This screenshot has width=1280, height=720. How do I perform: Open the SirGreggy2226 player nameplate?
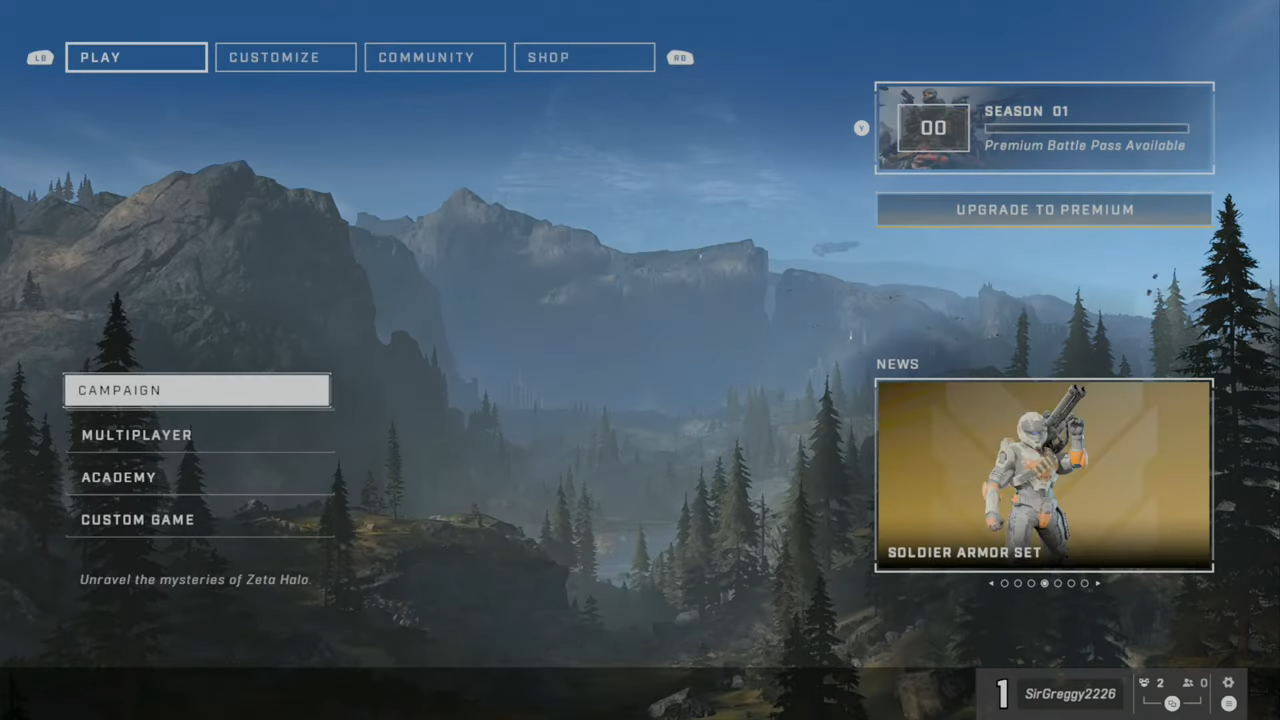[1068, 694]
